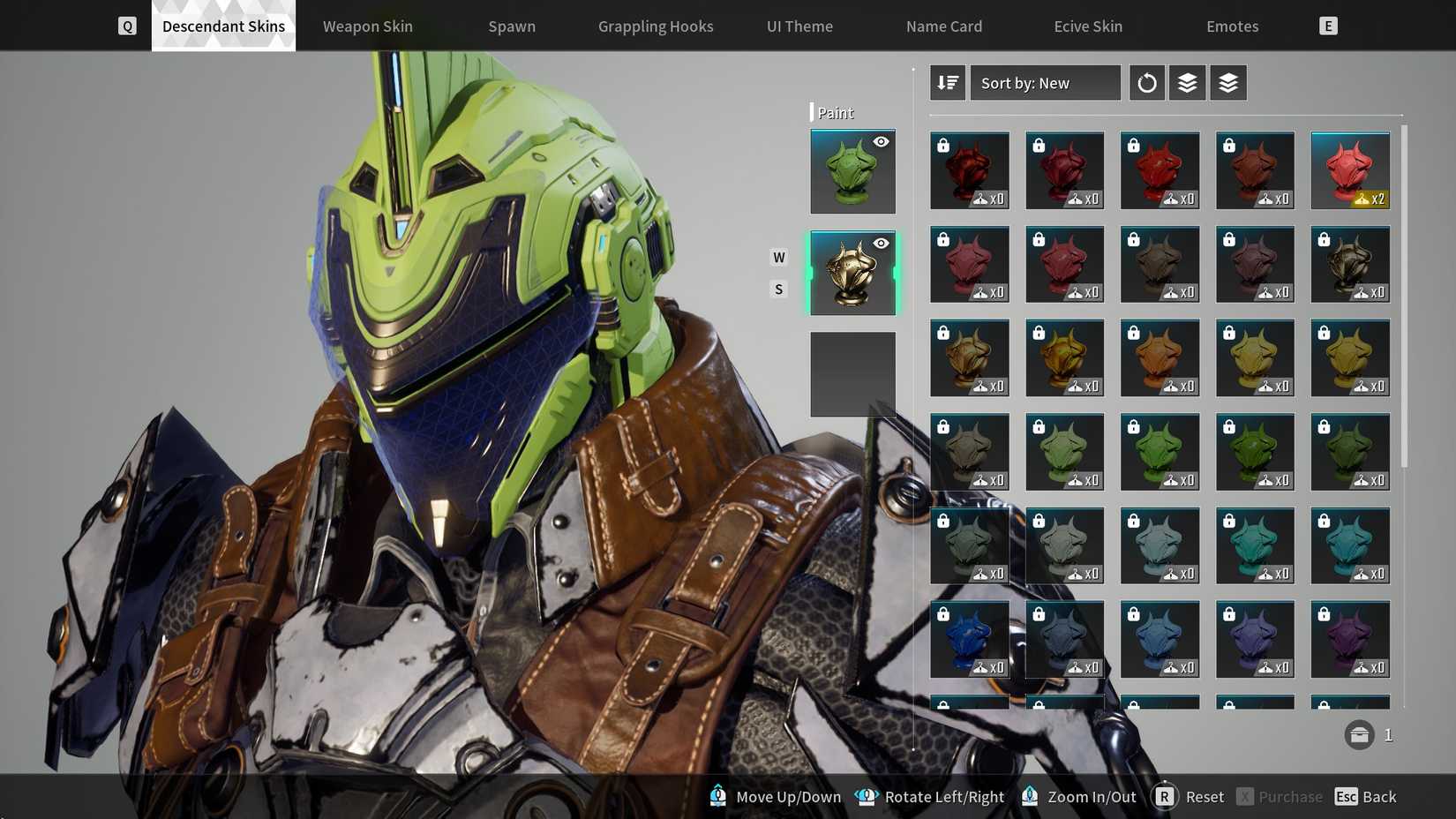
Task: Toggle visibility eye on the gold paint preview
Action: click(x=880, y=243)
